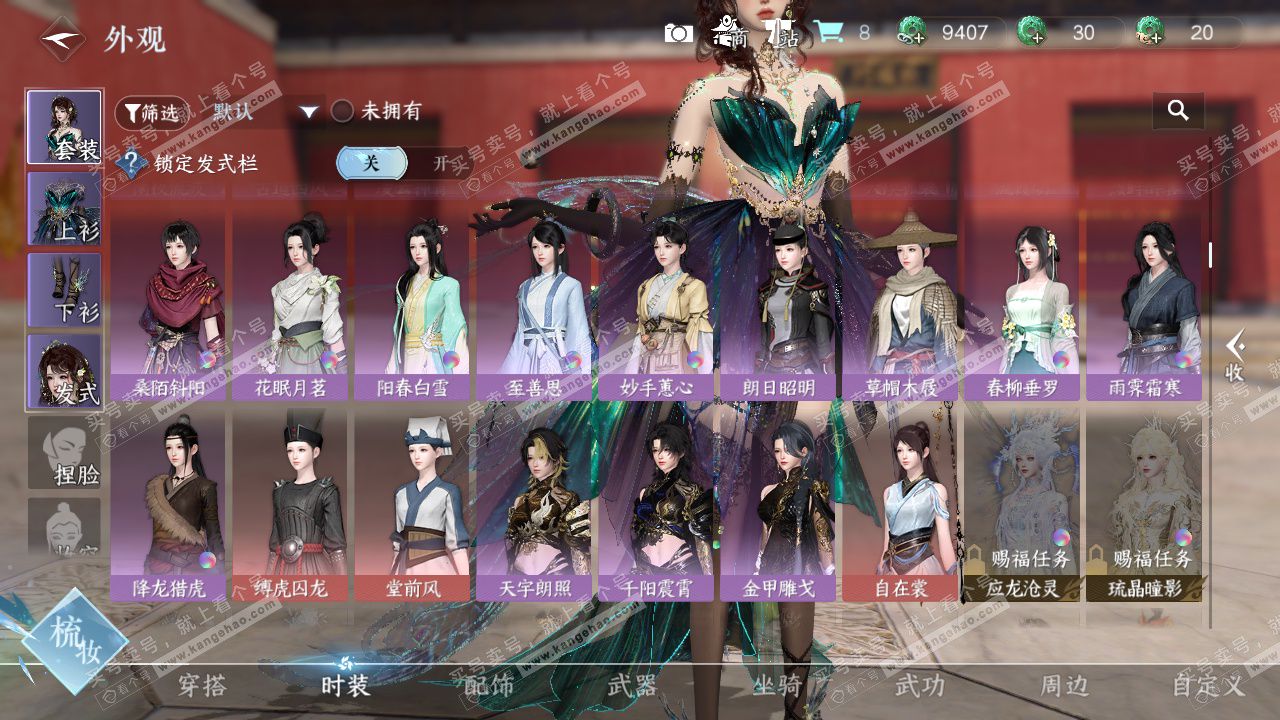Select the locked 应龙沧灵 outfit
The width and height of the screenshot is (1280, 720).
(1023, 507)
